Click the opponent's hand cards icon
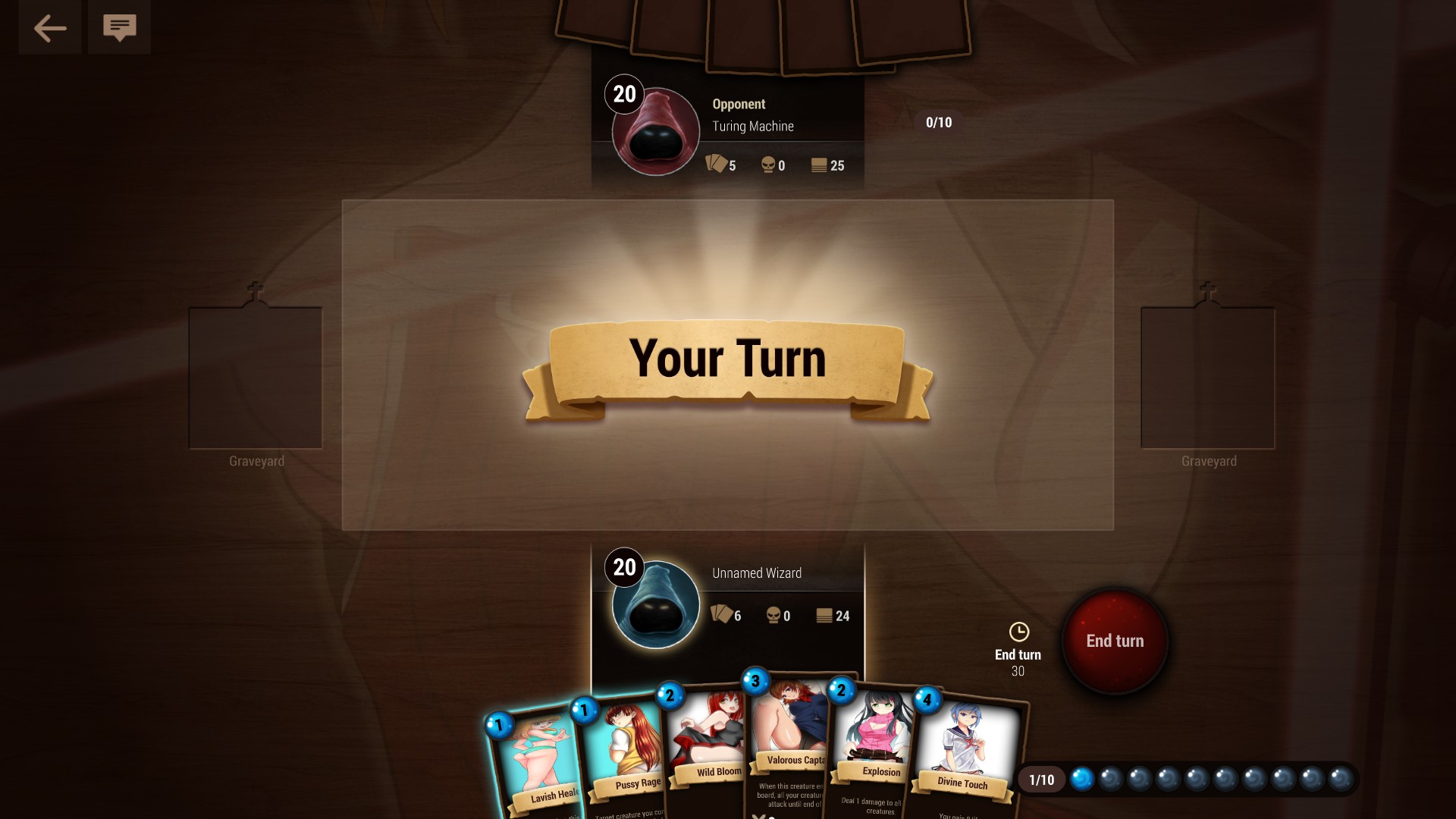The width and height of the screenshot is (1456, 819). pos(715,165)
